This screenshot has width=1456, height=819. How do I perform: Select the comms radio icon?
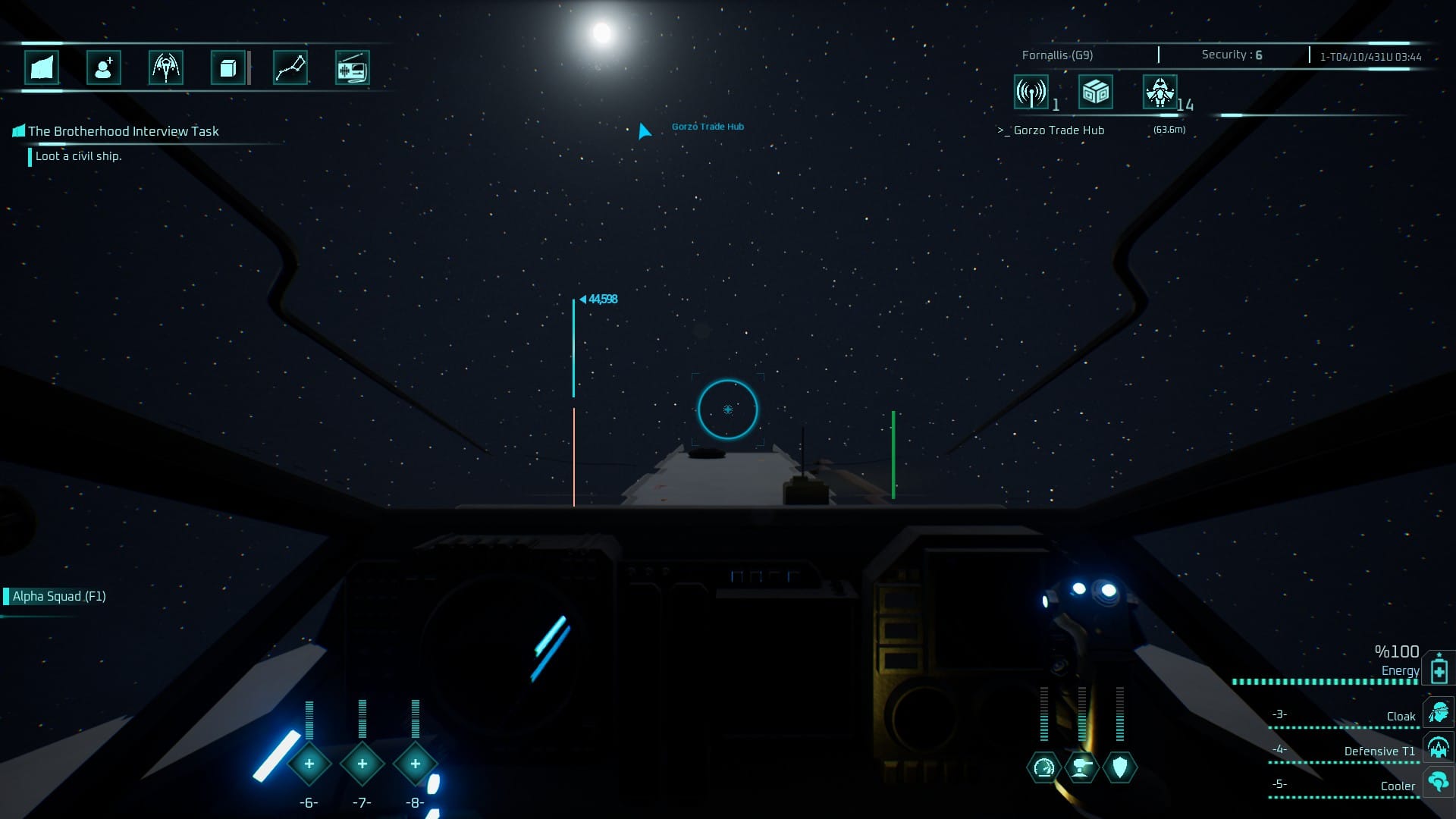tap(353, 67)
